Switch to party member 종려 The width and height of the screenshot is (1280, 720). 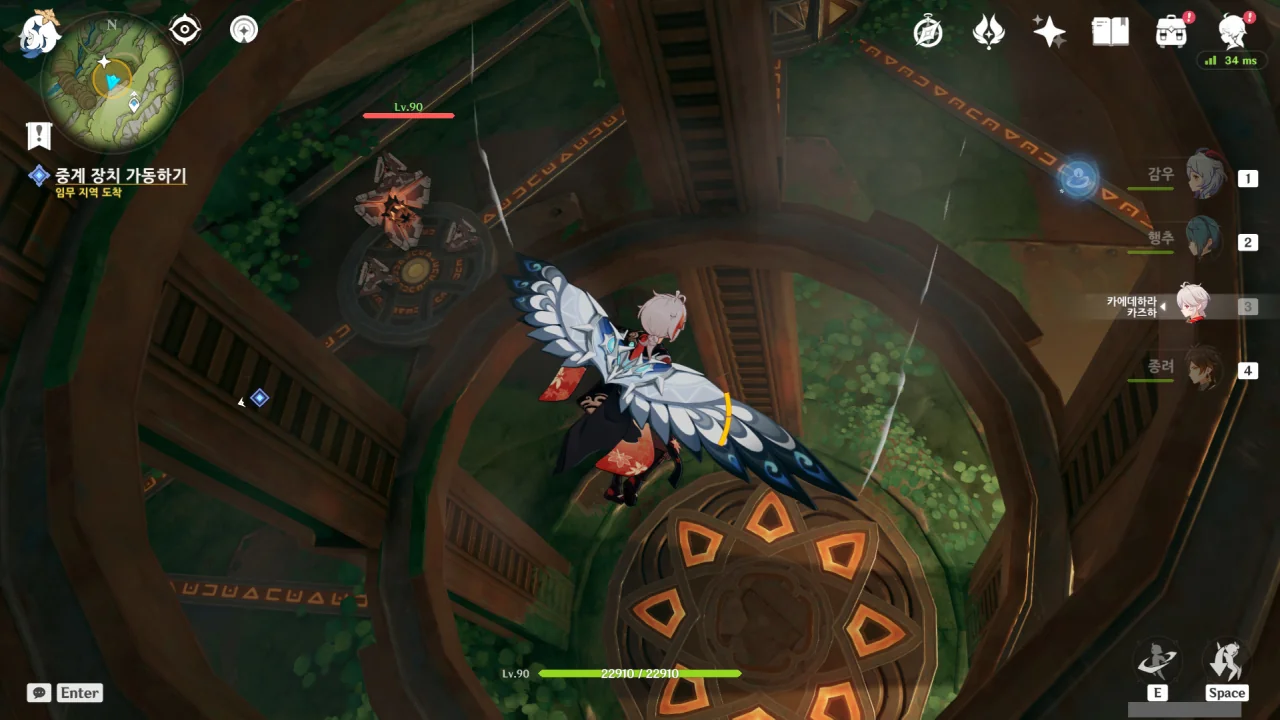1204,369
